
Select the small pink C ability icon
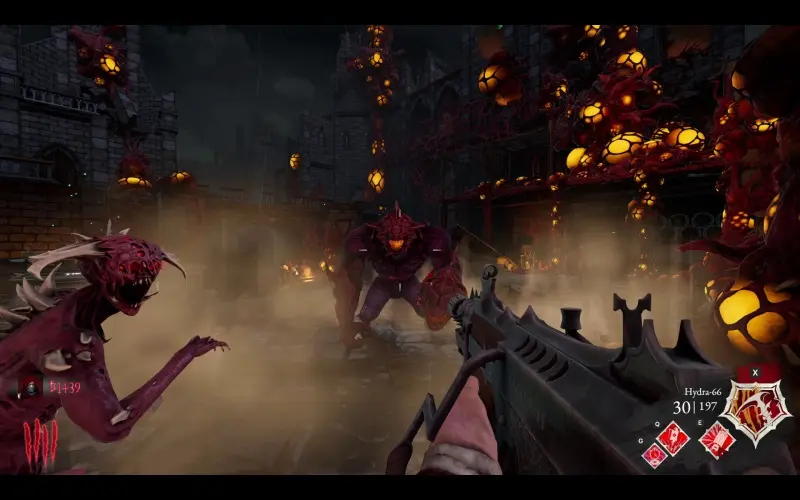(x=653, y=454)
